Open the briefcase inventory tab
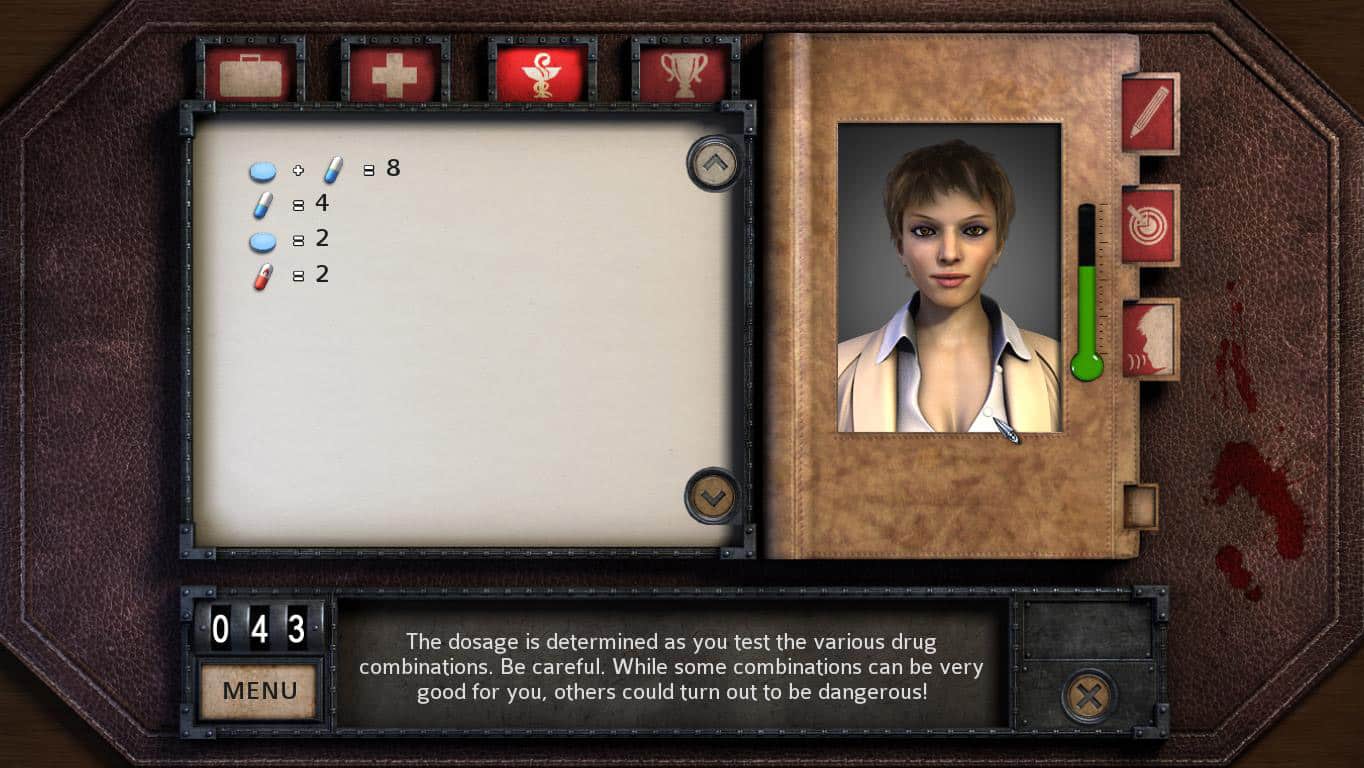The width and height of the screenshot is (1364, 768). (250, 73)
